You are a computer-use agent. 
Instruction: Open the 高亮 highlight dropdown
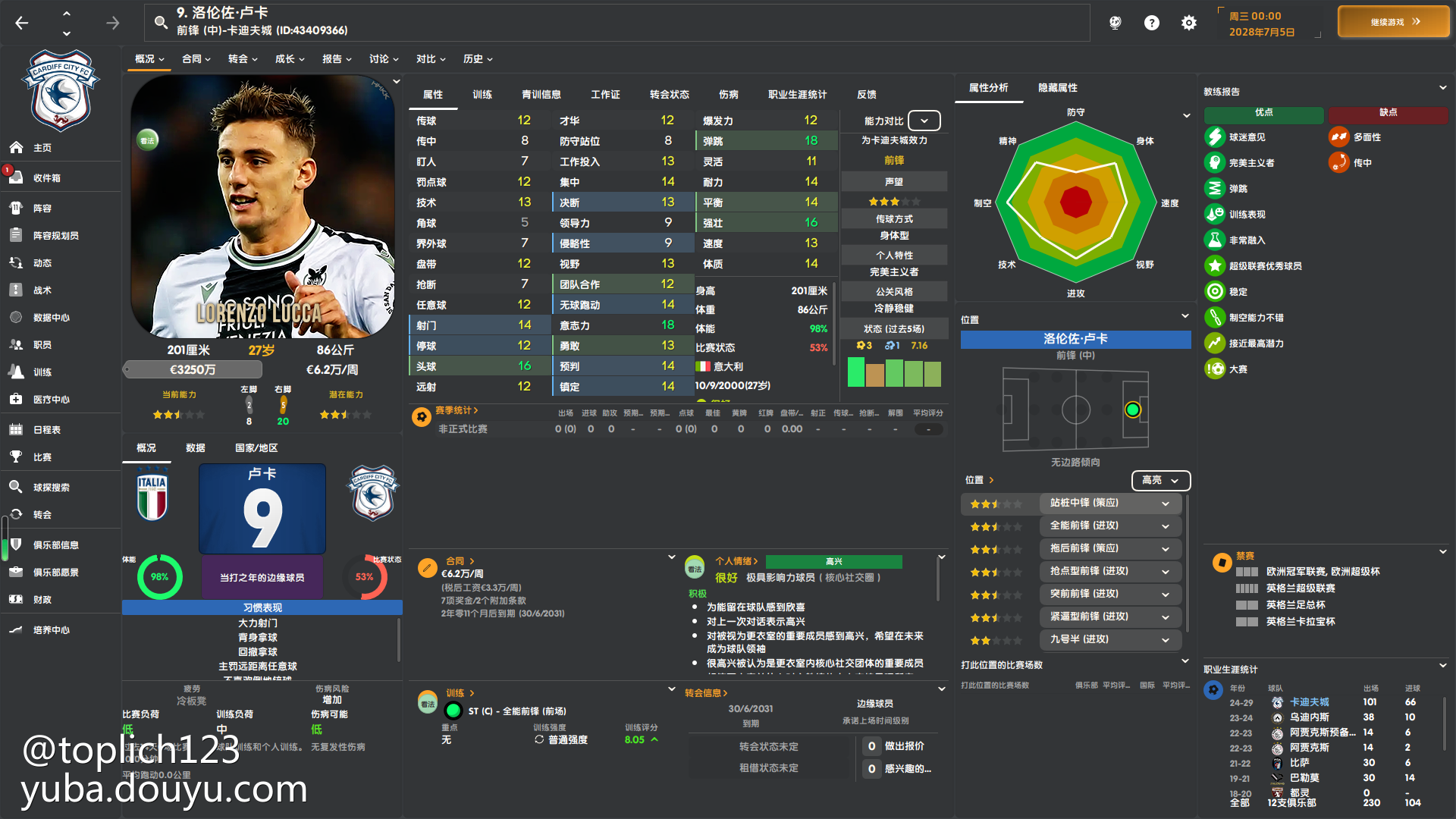click(x=1160, y=480)
